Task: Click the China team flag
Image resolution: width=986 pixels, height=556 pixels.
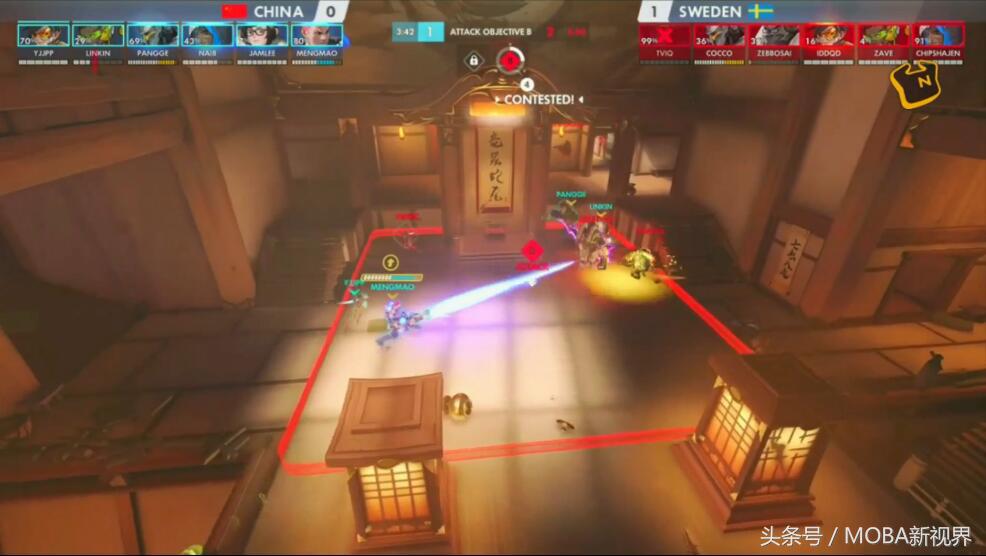Action: 236,11
